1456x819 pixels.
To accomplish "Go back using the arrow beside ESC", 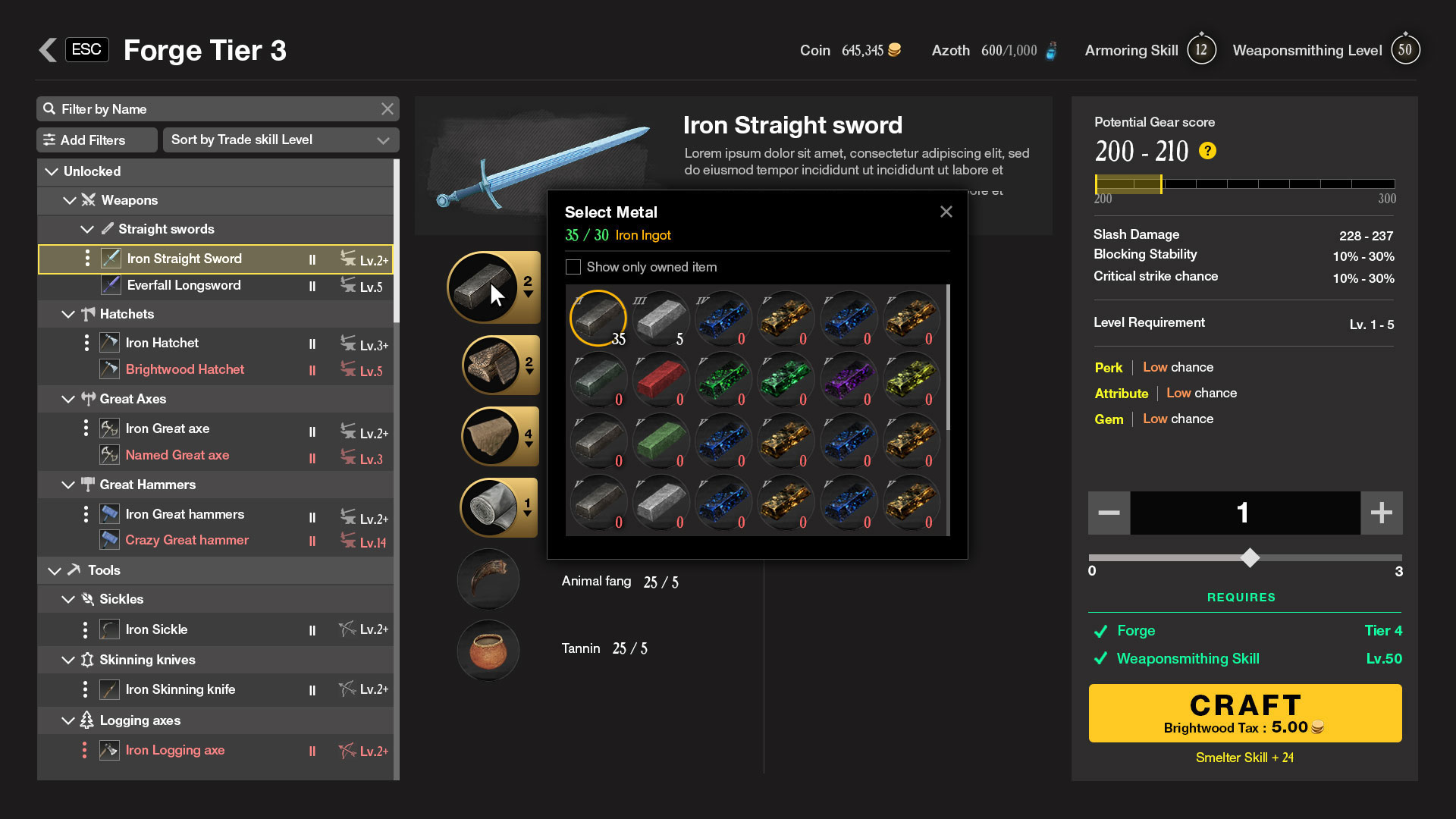I will coord(48,50).
